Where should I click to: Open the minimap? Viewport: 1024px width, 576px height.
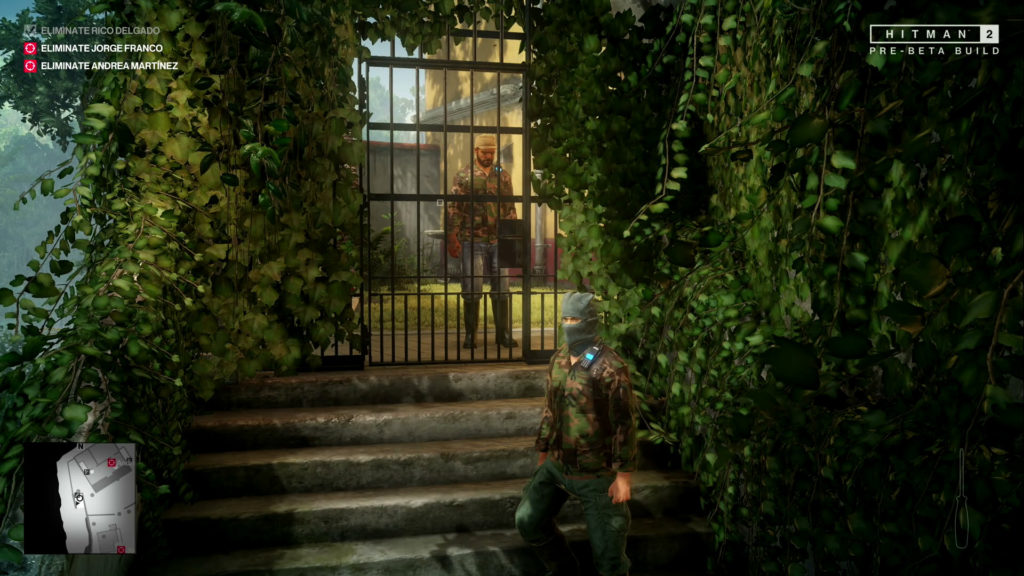tap(80, 498)
